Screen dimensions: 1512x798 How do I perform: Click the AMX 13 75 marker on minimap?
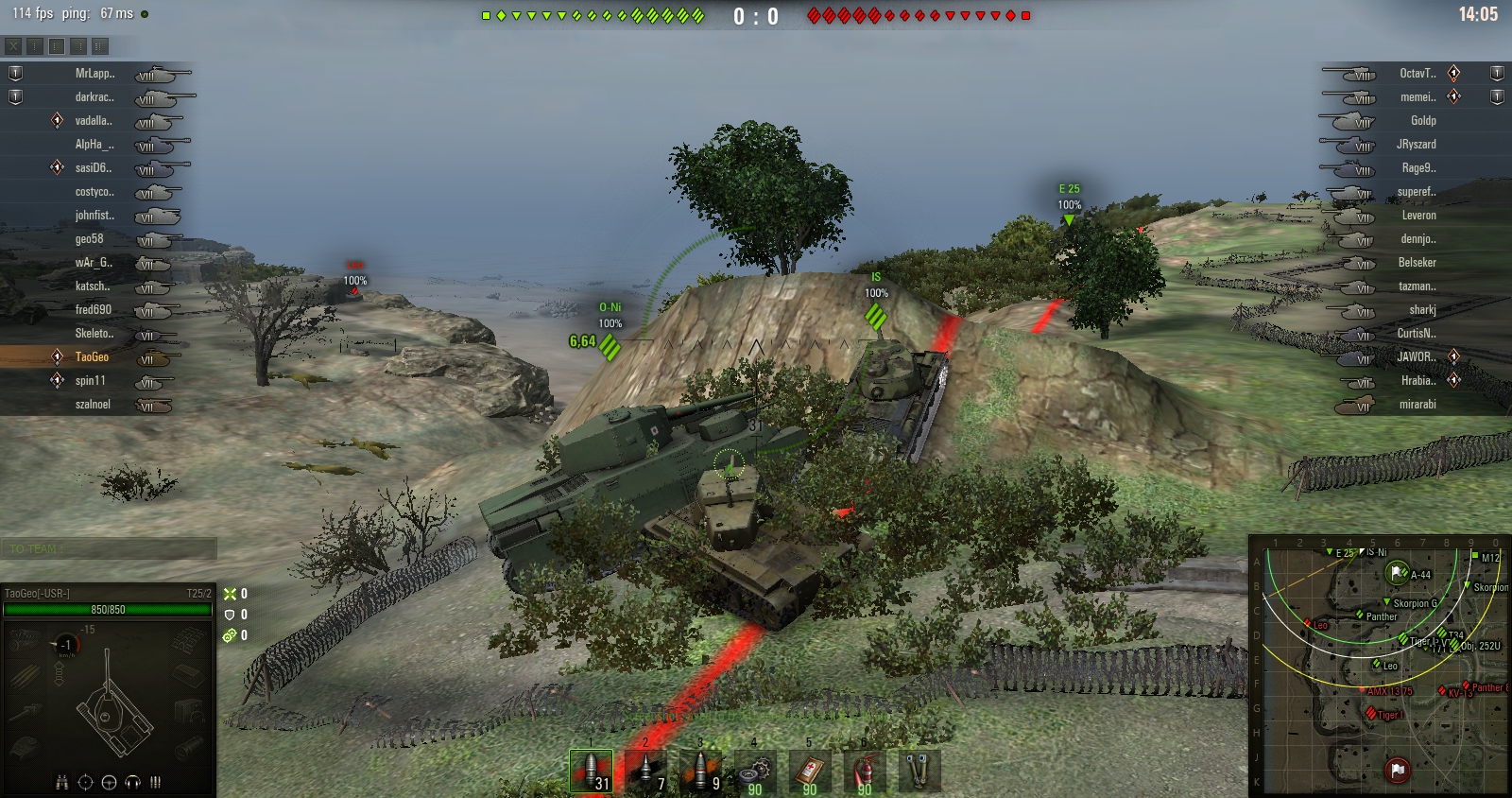tap(1362, 691)
